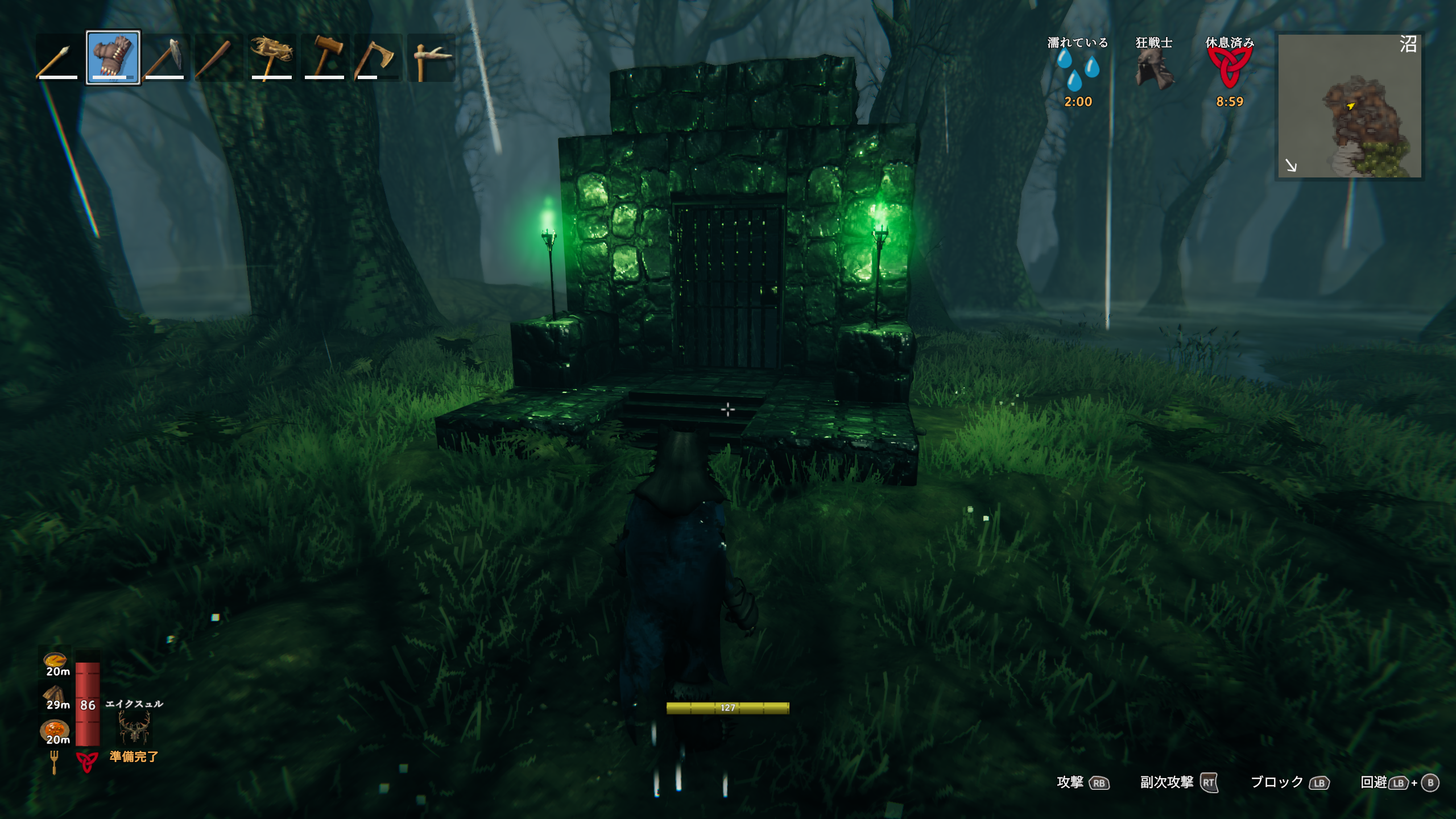Click the jerky food buff icon

point(54,694)
